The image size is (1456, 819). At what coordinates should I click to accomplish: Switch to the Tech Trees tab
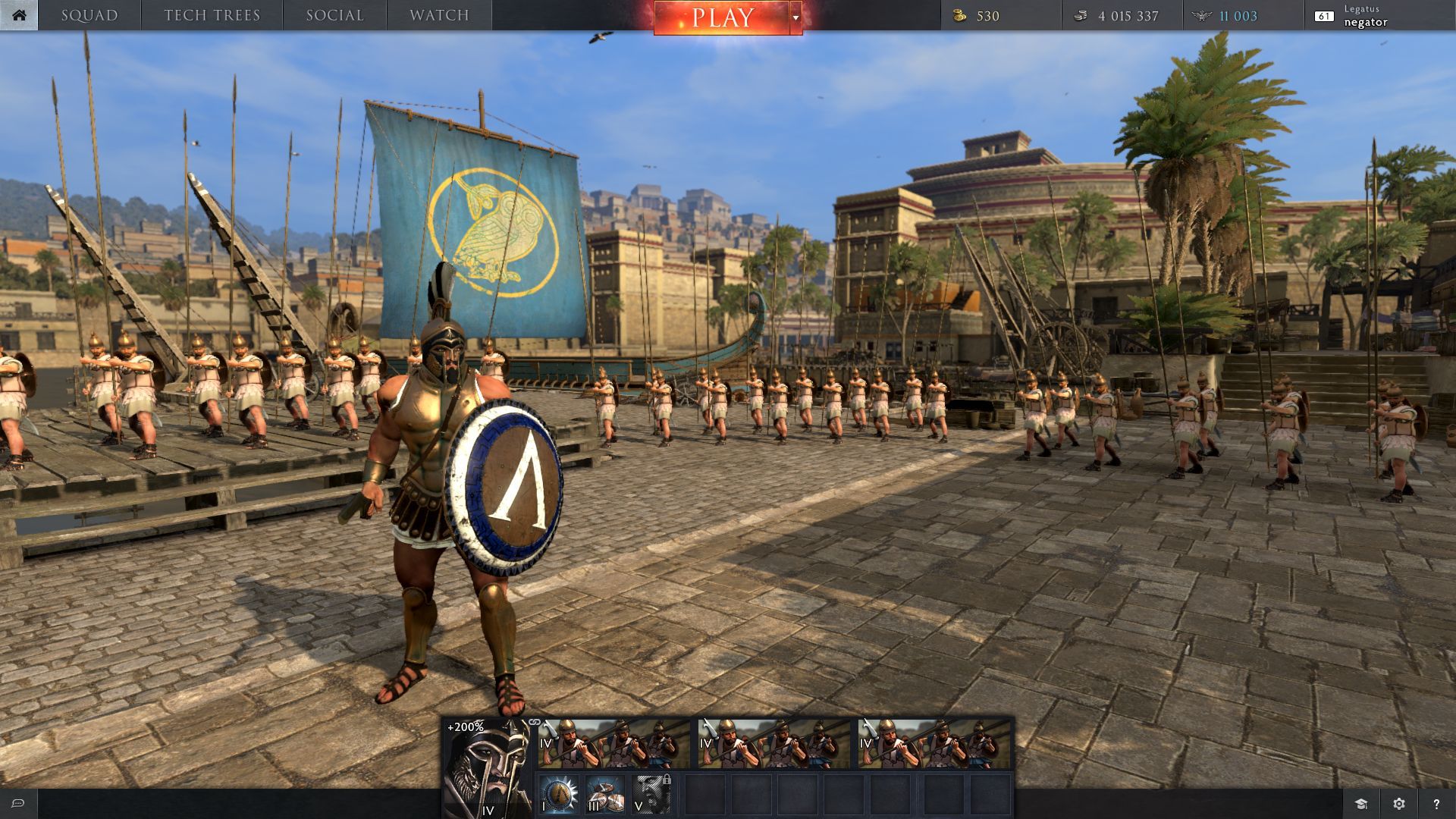tap(212, 15)
